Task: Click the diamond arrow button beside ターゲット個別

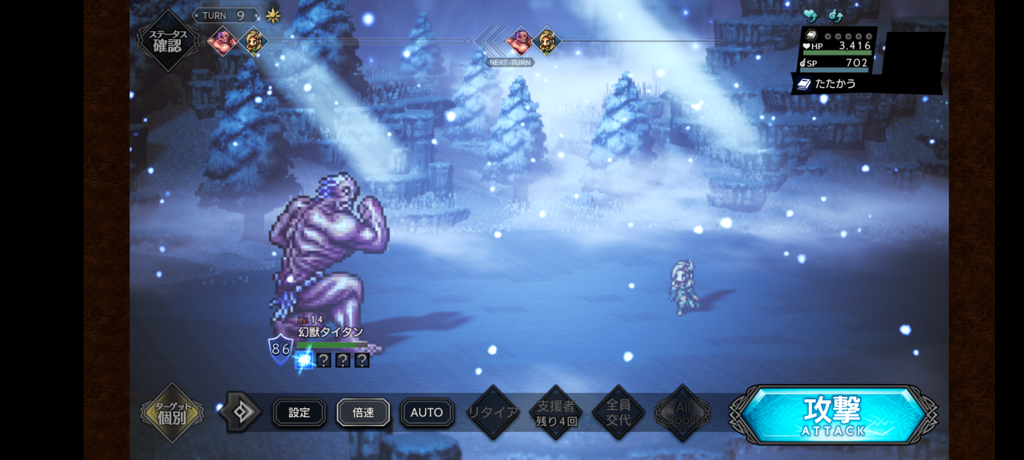Action: pyautogui.click(x=240, y=412)
